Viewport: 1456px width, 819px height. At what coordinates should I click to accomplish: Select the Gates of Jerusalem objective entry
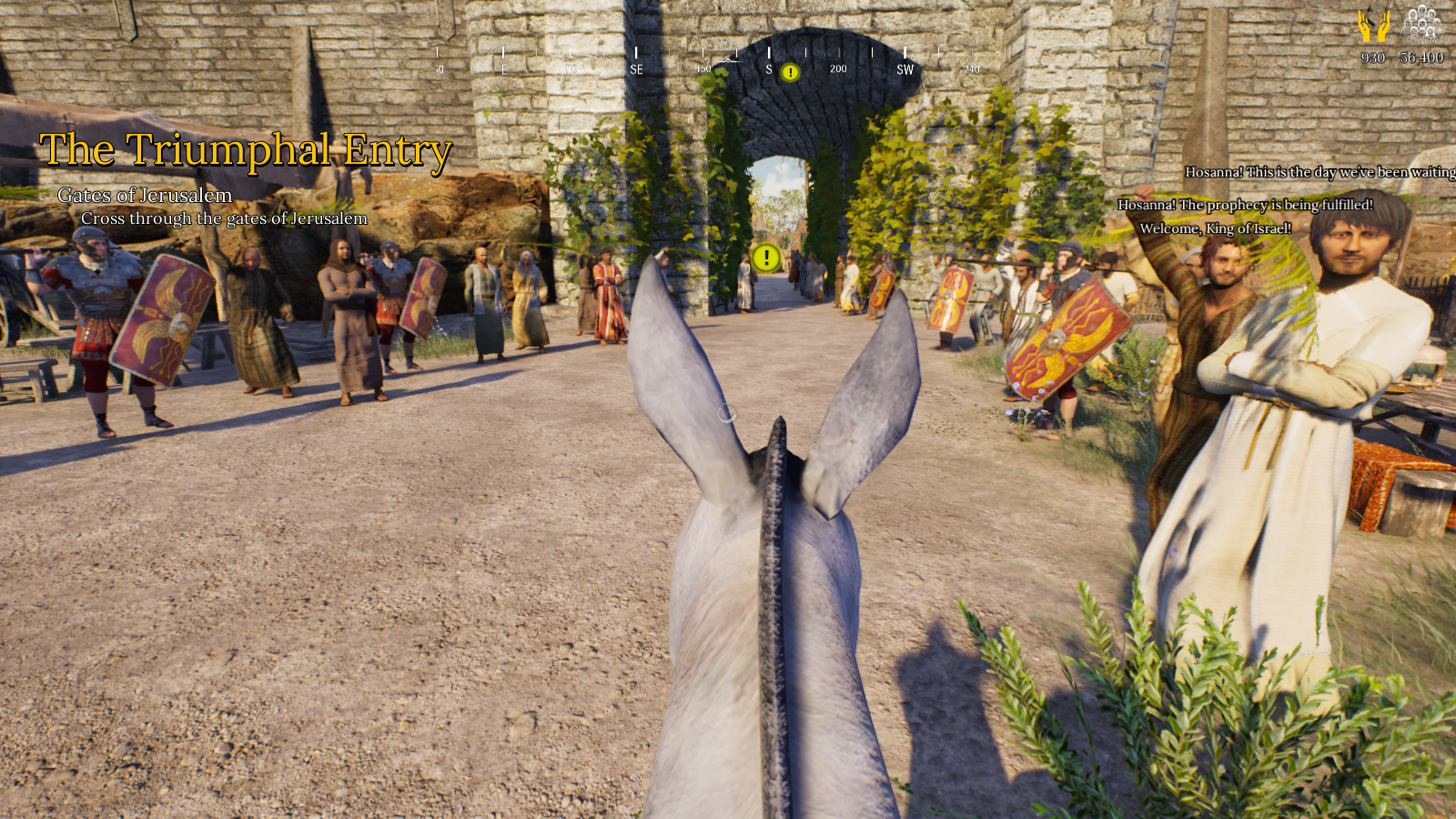(x=145, y=195)
